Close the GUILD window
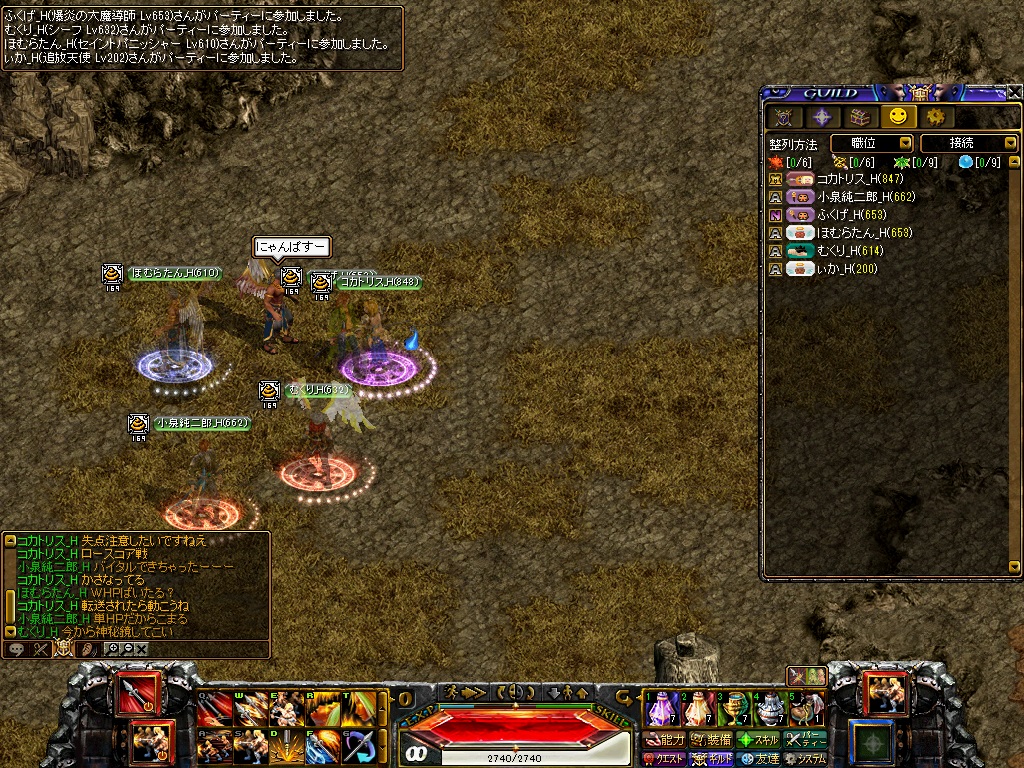The width and height of the screenshot is (1024, 768). (x=1014, y=92)
